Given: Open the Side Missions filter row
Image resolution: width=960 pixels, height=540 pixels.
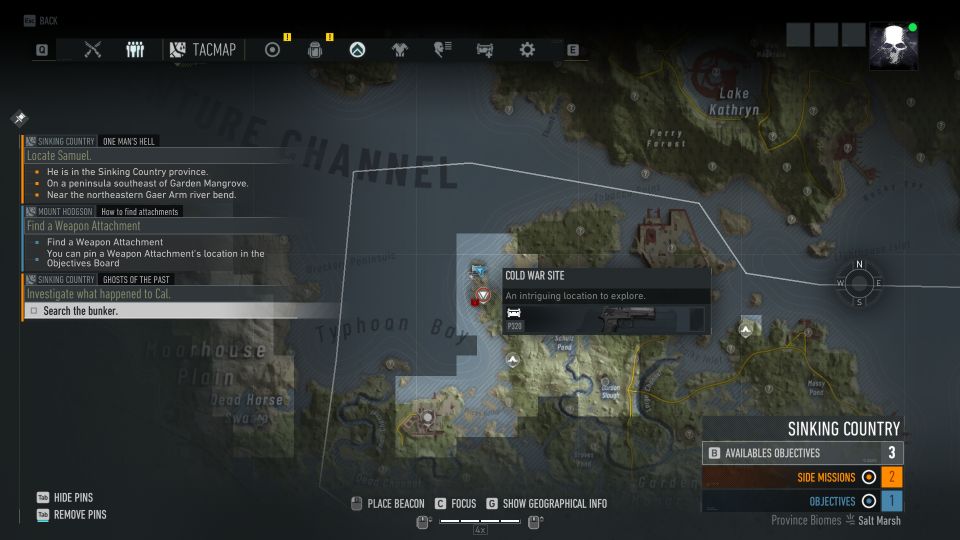Looking at the screenshot, I should pos(802,477).
